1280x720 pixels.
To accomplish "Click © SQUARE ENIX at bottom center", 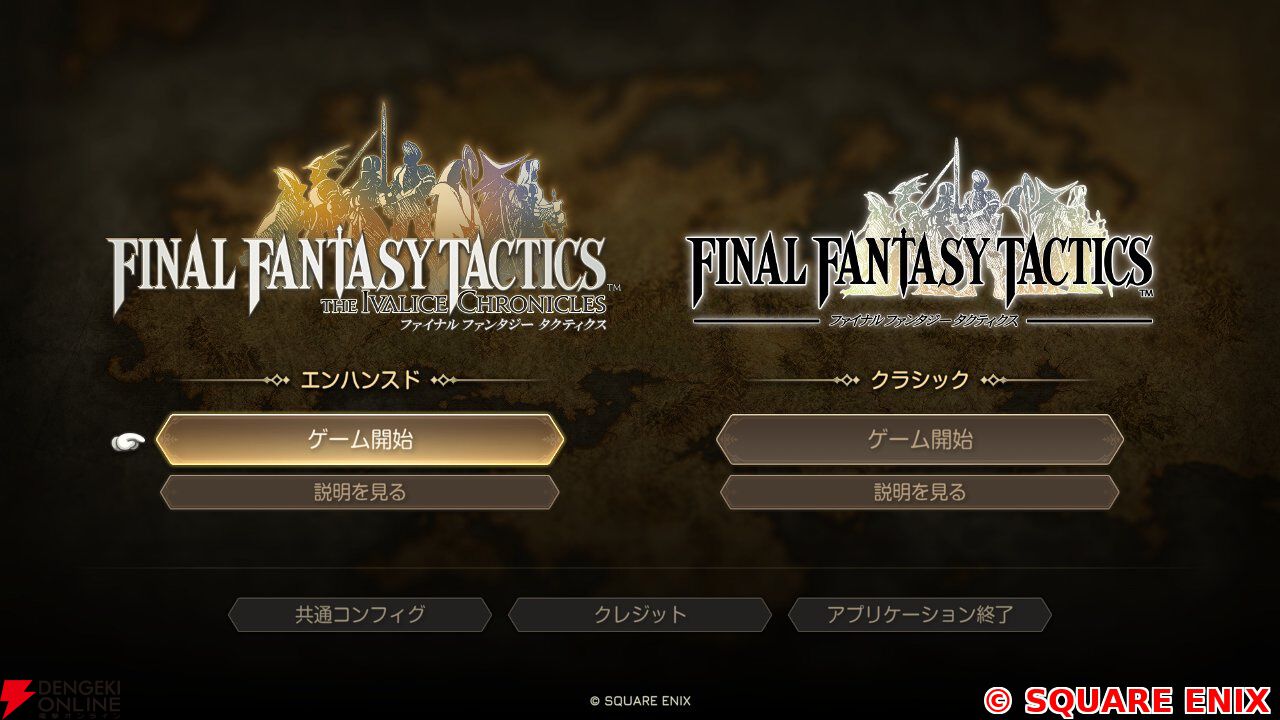I will pyautogui.click(x=639, y=701).
